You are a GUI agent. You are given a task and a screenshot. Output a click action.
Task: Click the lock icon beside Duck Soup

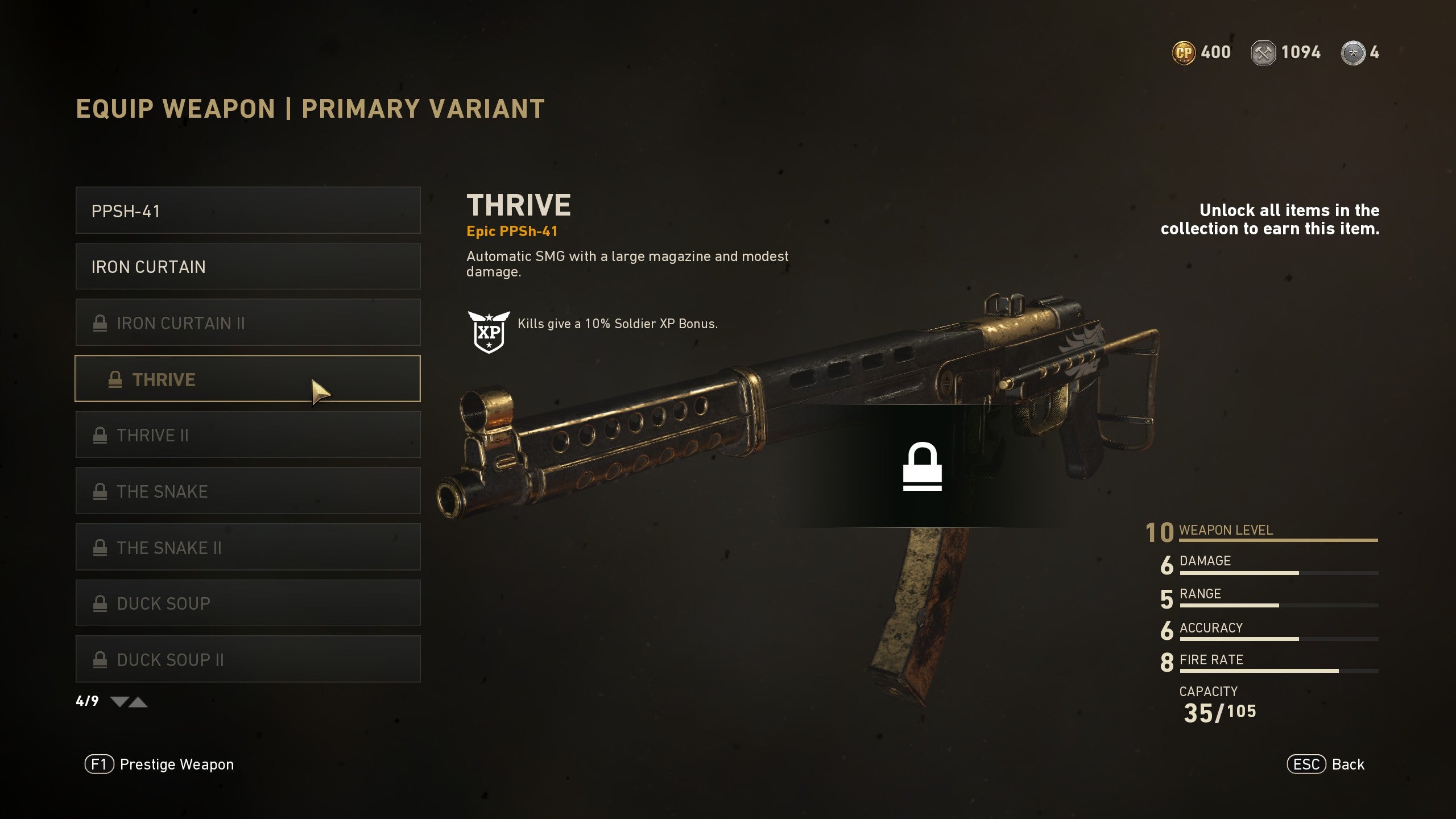pos(100,603)
